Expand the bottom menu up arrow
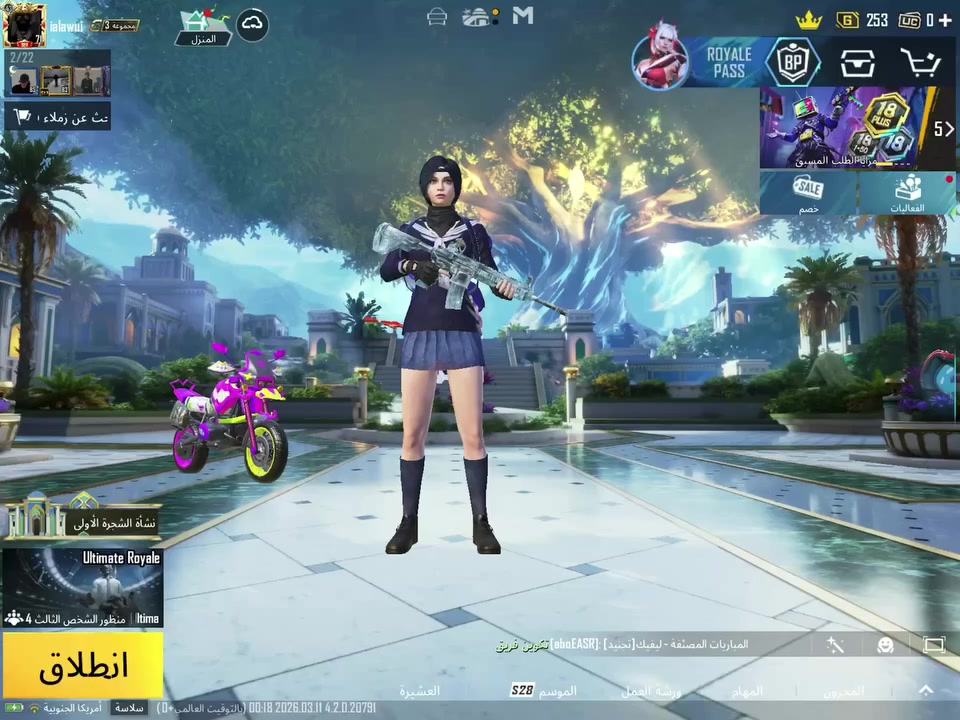 (x=926, y=690)
